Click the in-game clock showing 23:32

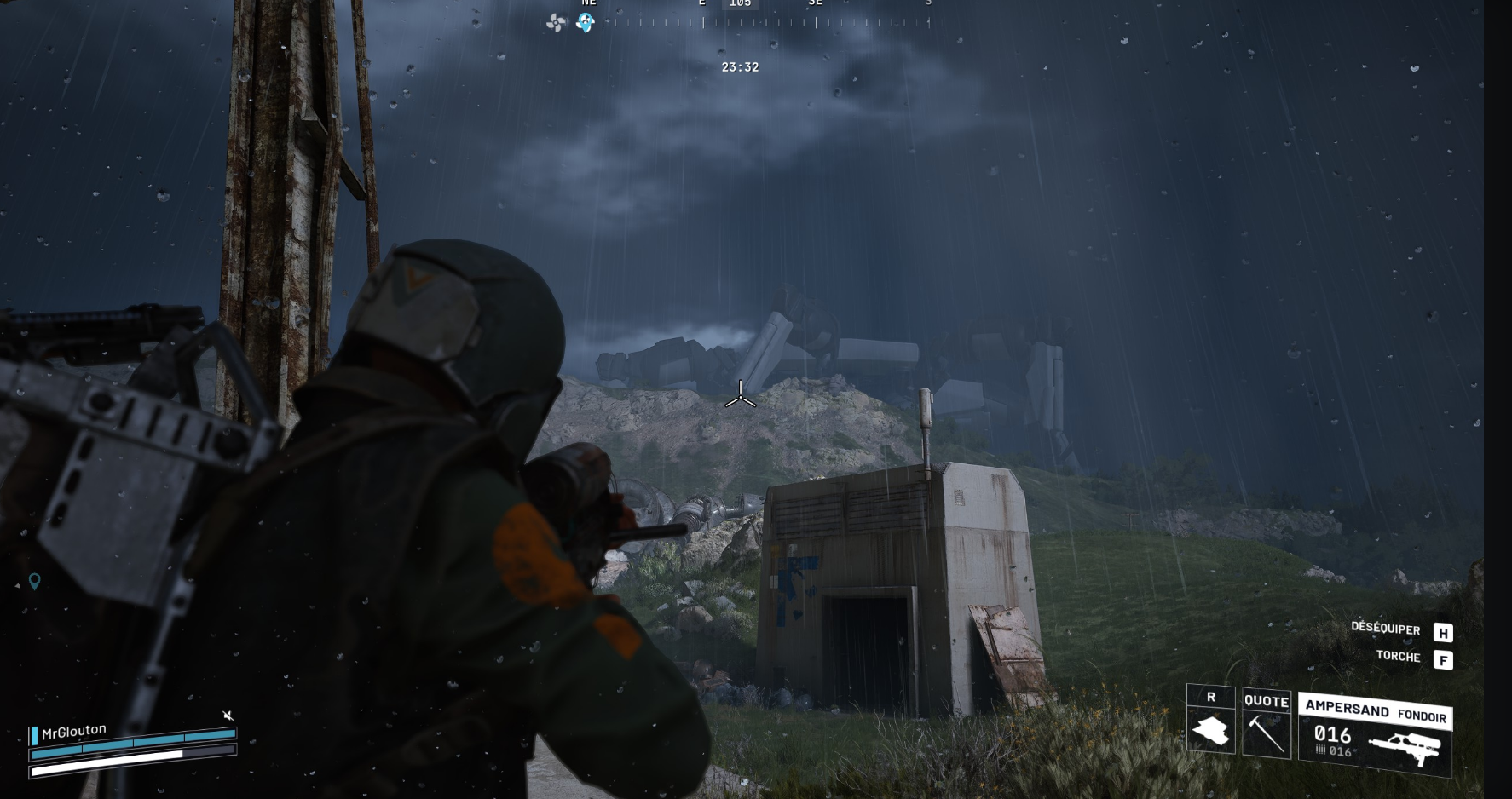(x=740, y=67)
